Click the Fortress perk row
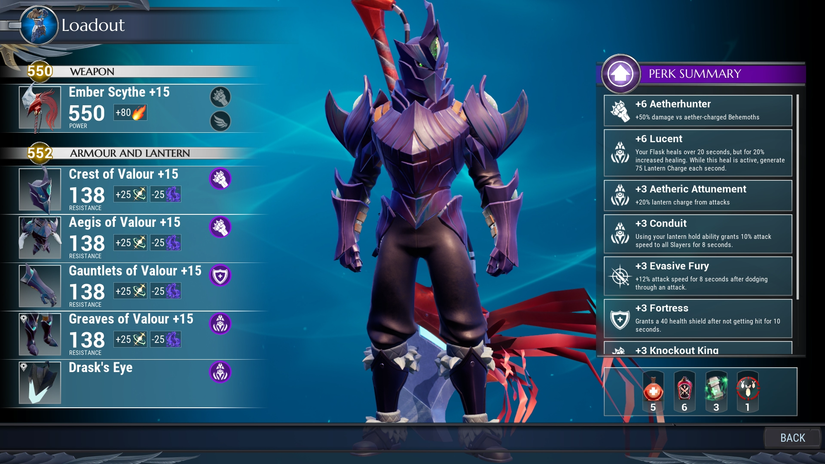The image size is (825, 464). 698,318
